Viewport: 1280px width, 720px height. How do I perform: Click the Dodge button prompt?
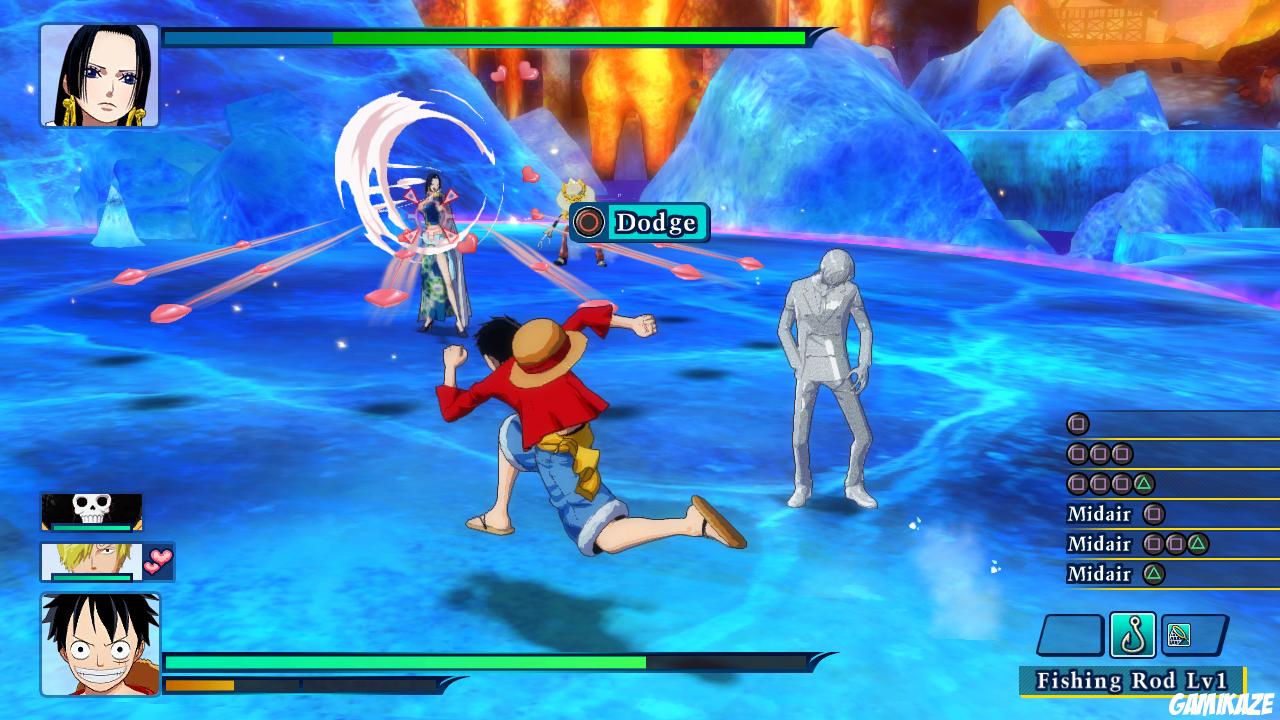[638, 223]
